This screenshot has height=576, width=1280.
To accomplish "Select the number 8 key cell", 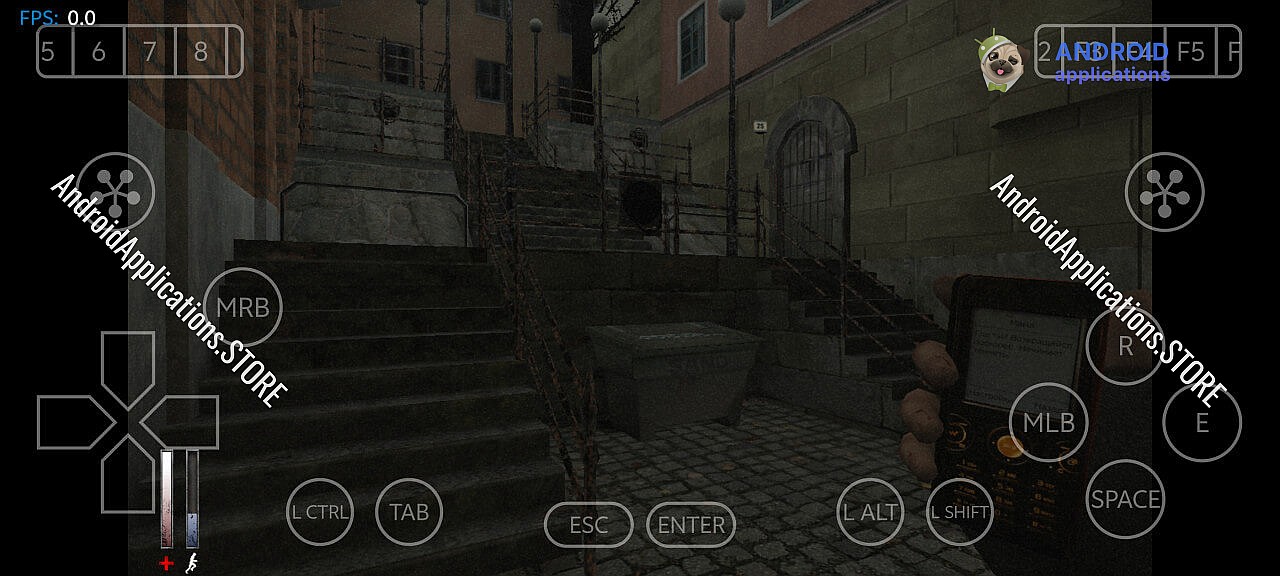I will coord(200,51).
